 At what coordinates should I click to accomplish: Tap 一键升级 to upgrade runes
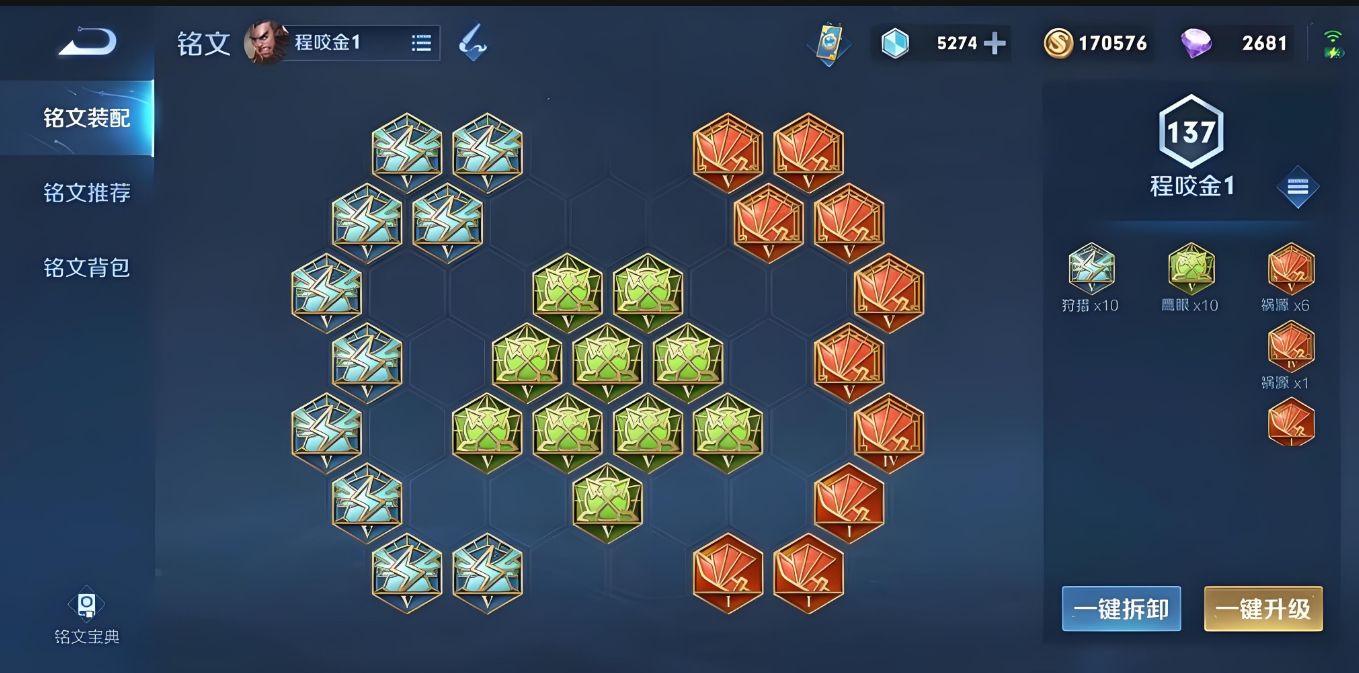[1263, 609]
